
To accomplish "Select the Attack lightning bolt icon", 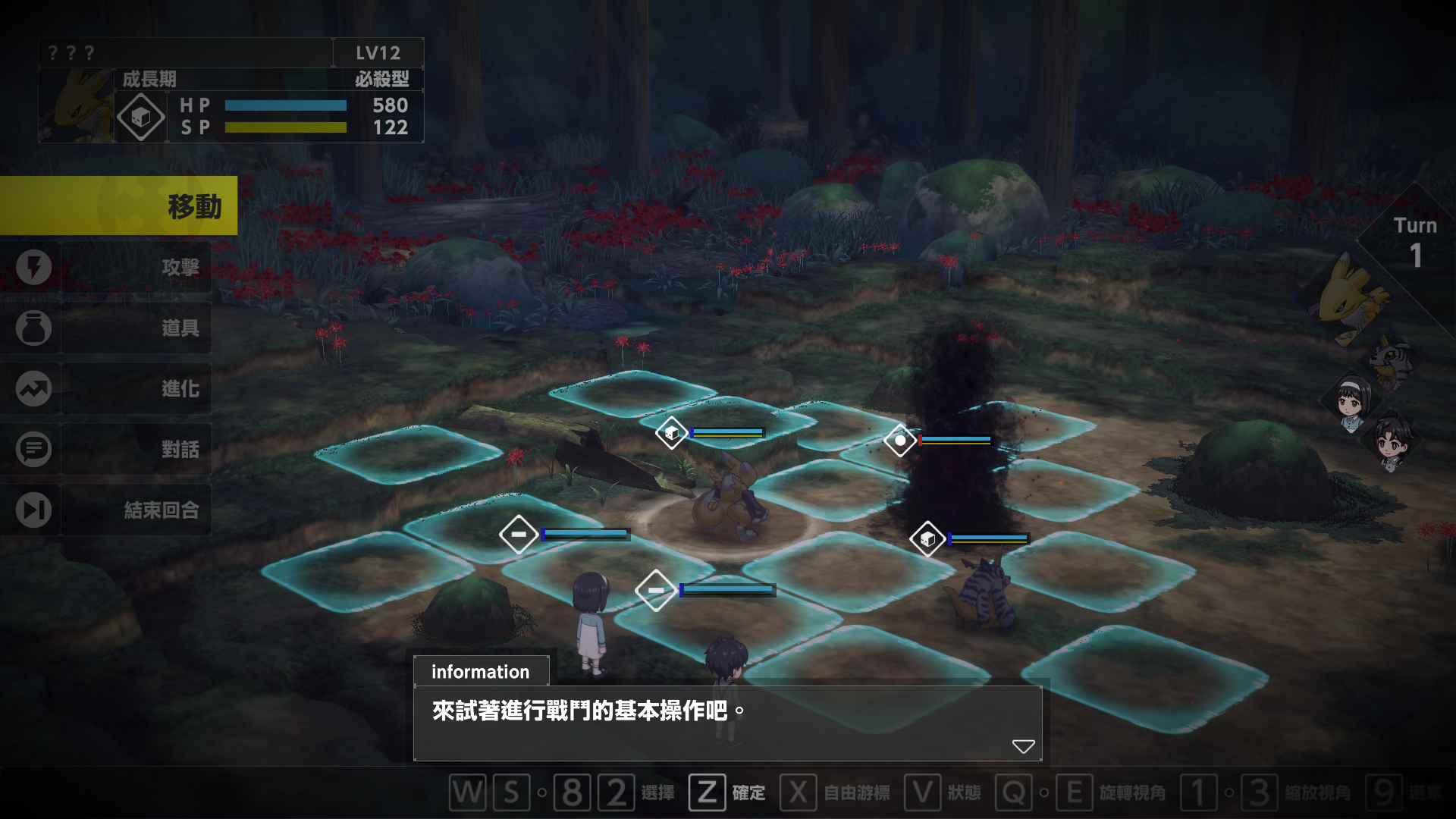I will coord(32,267).
